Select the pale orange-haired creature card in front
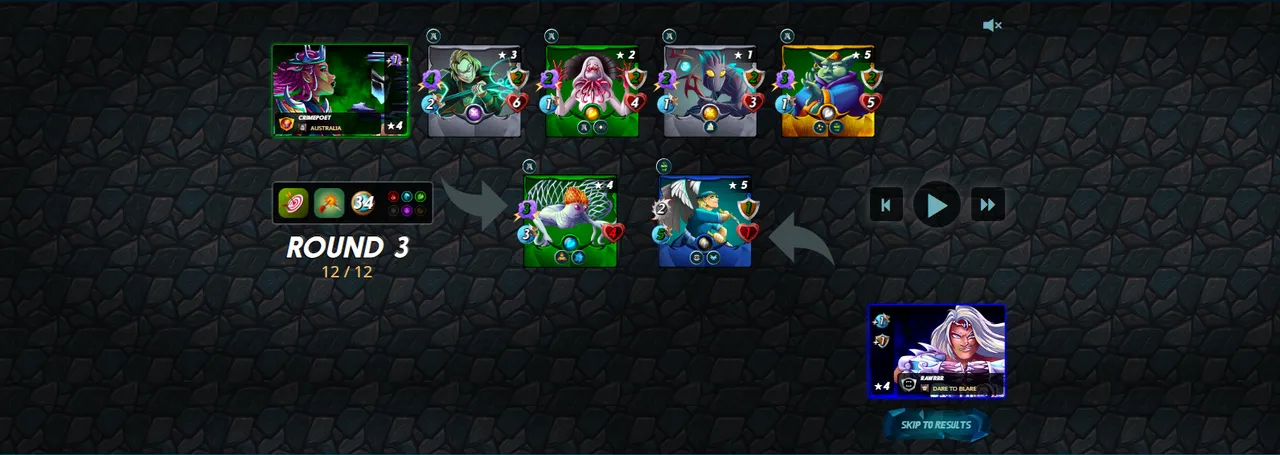The height and width of the screenshot is (455, 1280). [x=570, y=221]
